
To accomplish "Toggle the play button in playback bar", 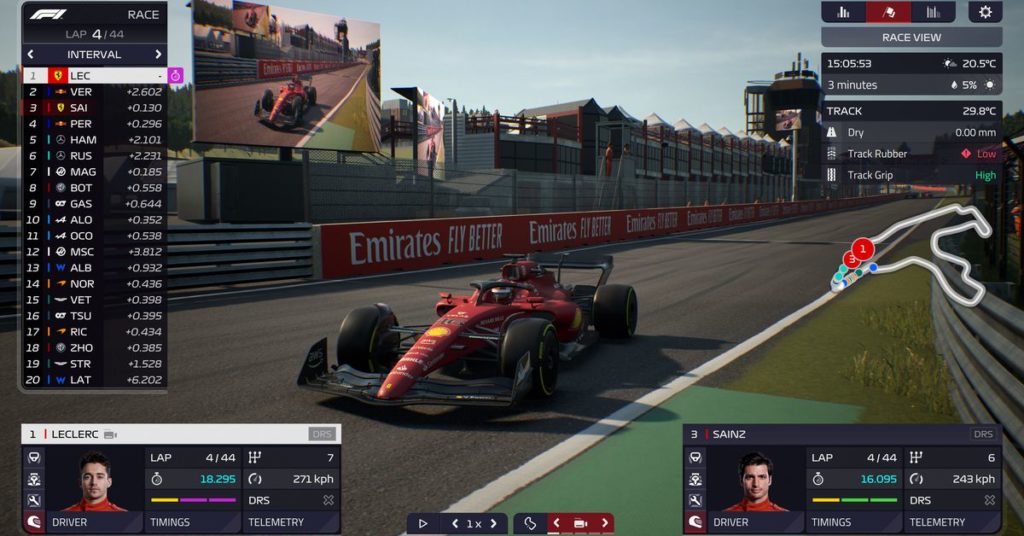I will (x=423, y=523).
